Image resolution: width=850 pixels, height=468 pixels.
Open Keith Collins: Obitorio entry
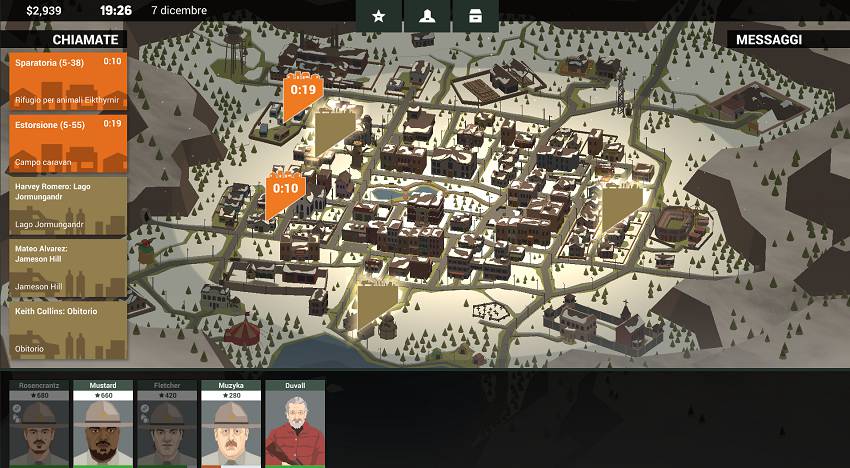click(68, 329)
